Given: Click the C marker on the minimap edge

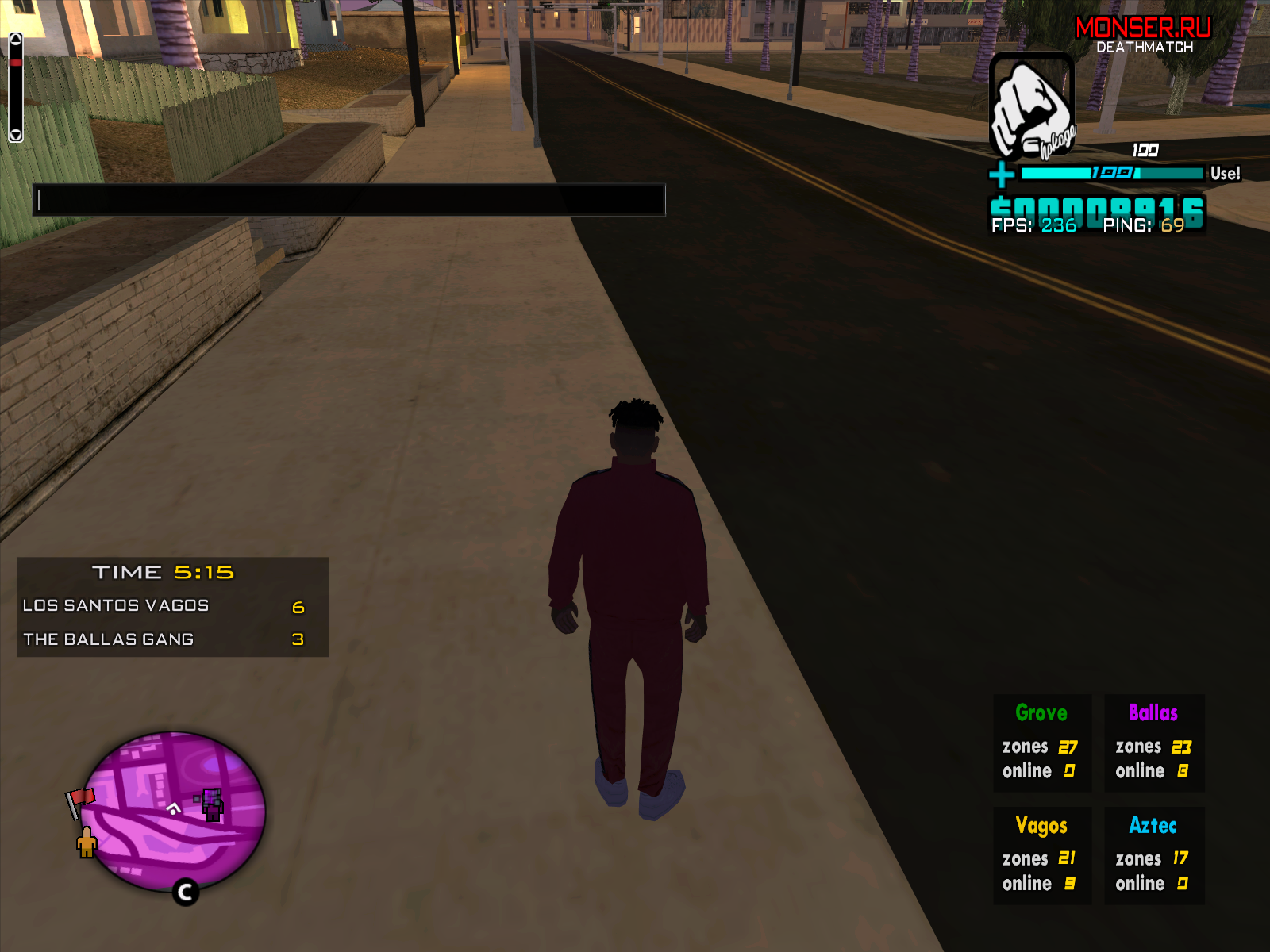Looking at the screenshot, I should 186,892.
